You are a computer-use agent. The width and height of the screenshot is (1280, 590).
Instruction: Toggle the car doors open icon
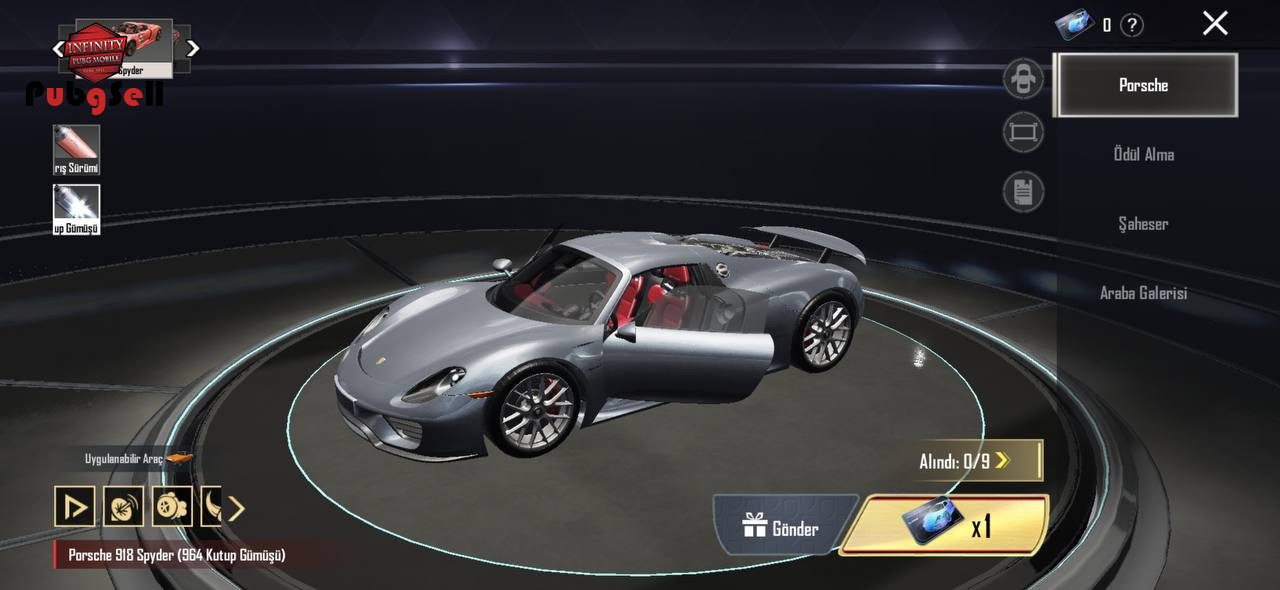pos(1023,79)
